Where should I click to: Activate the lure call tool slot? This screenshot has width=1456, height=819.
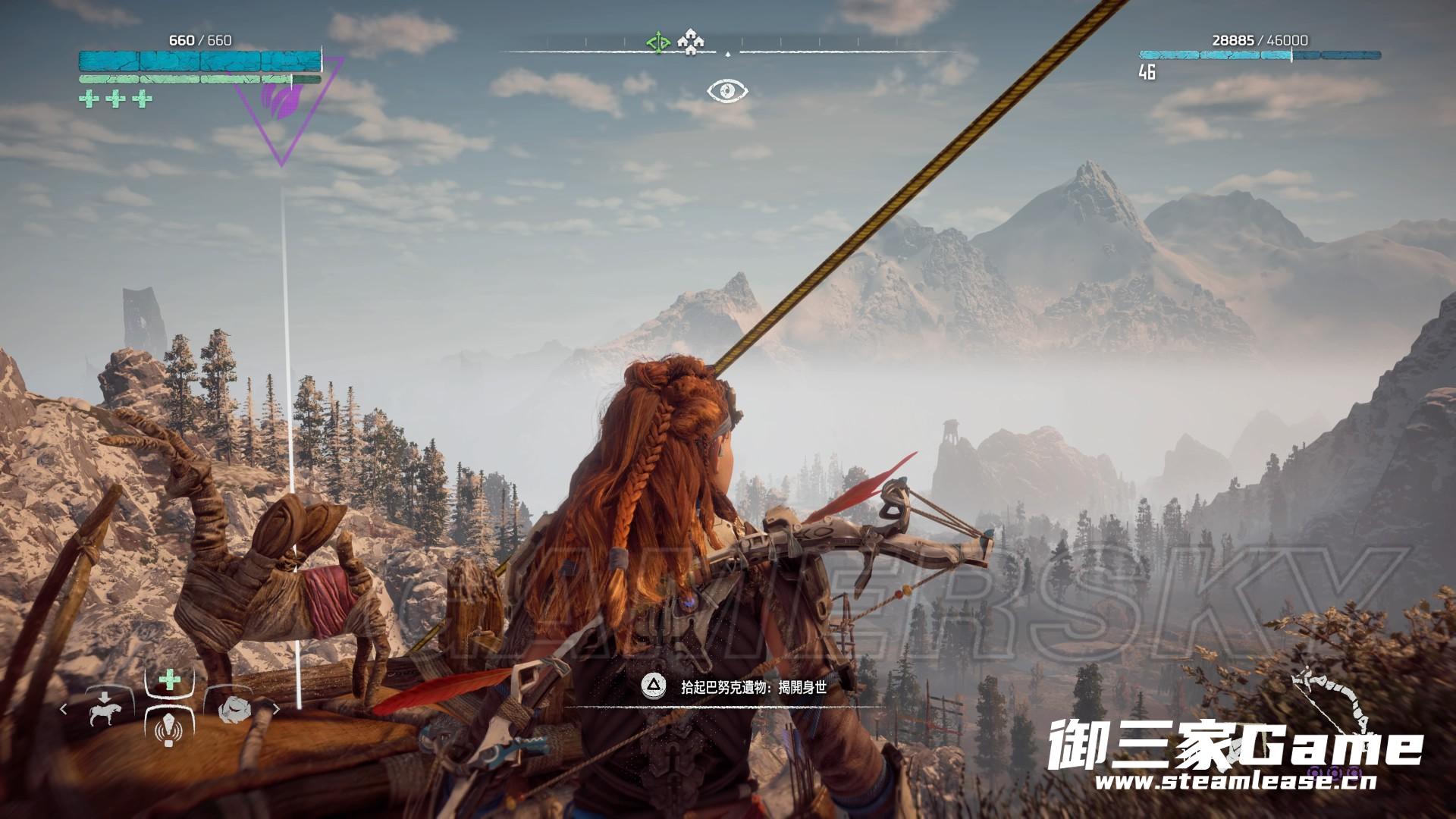point(168,730)
